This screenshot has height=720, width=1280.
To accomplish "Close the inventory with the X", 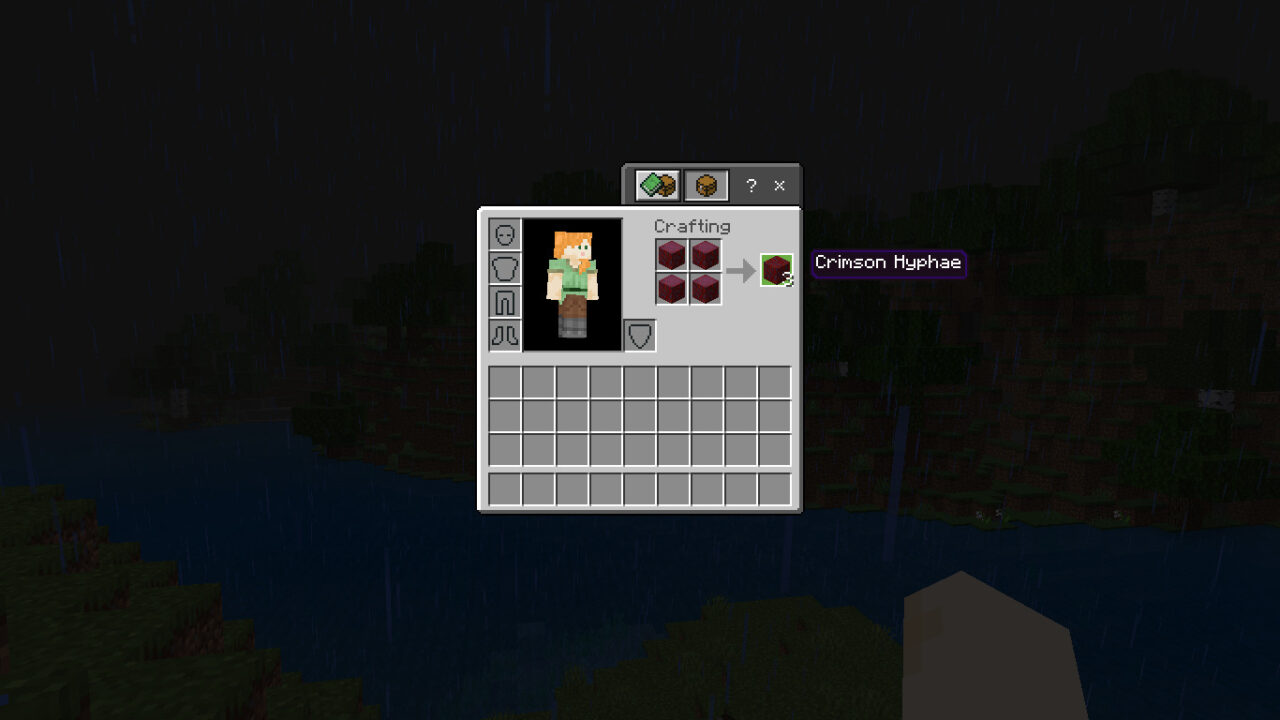I will [x=779, y=185].
